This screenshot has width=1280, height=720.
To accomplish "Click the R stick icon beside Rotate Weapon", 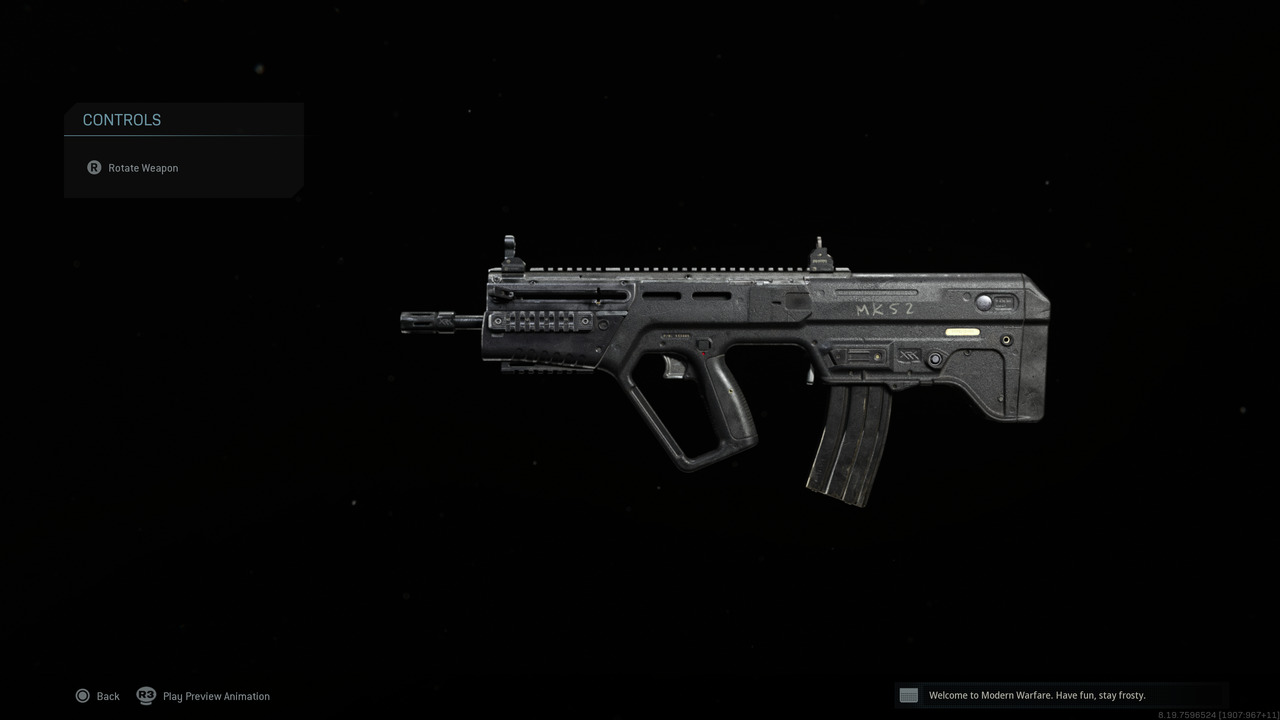I will (94, 167).
